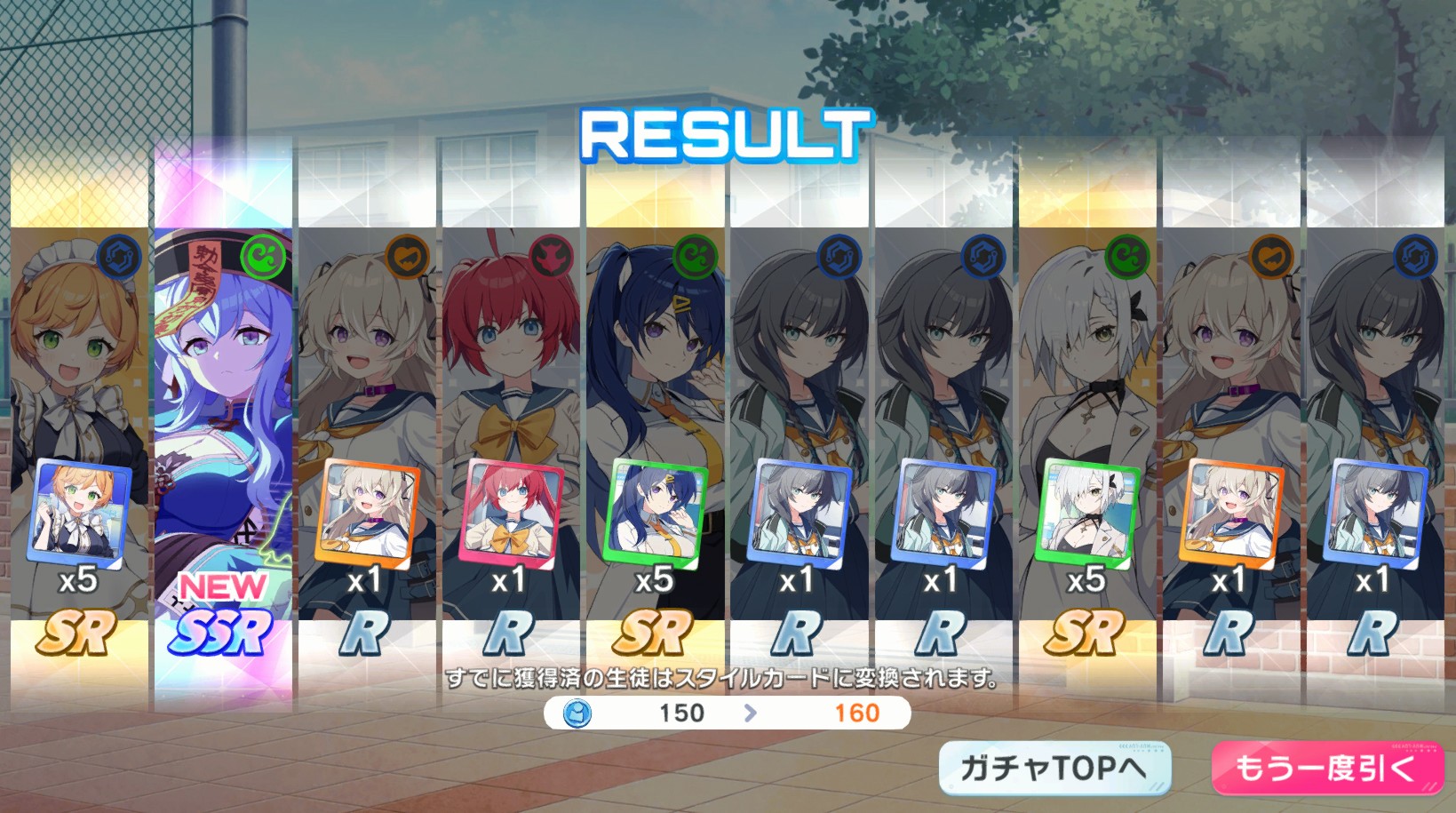This screenshot has width=1456, height=813.
Task: Go to gacha top with ガチャTOPへ
Action: click(1054, 768)
